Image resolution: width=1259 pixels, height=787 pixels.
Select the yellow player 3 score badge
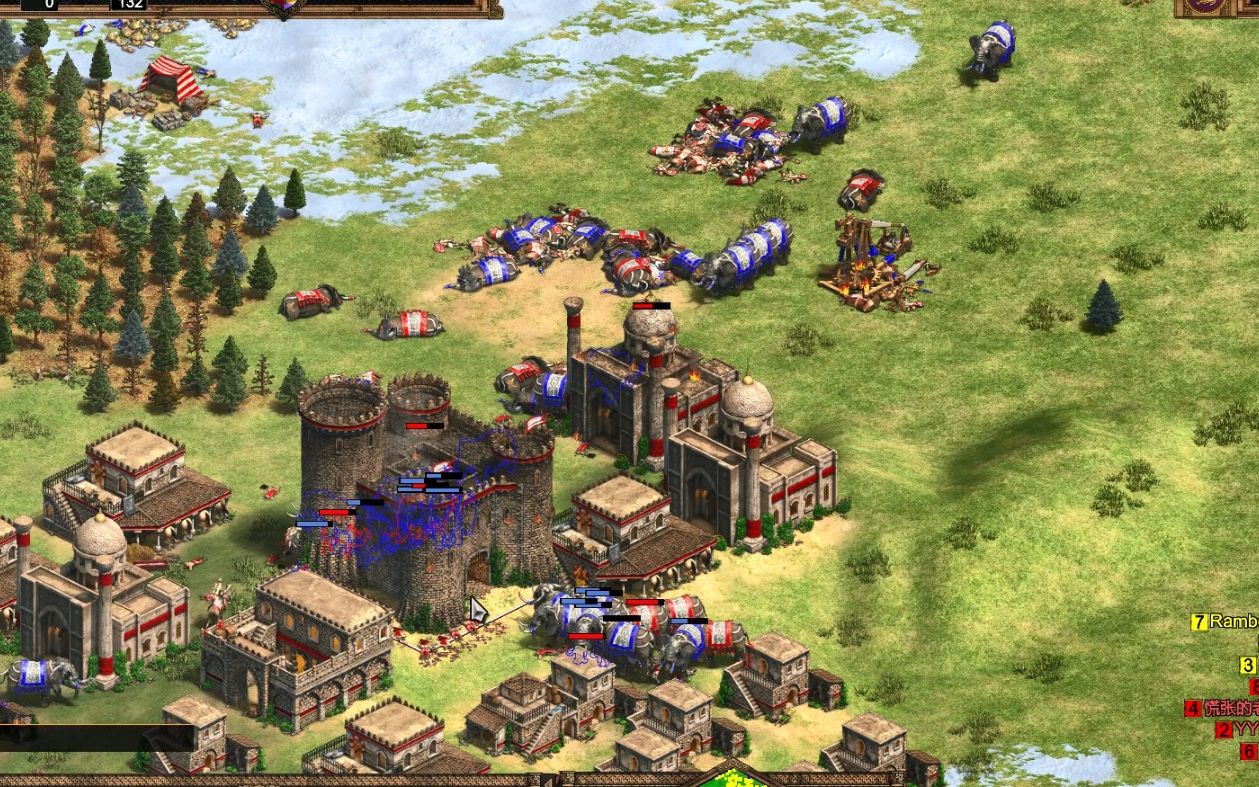1248,665
